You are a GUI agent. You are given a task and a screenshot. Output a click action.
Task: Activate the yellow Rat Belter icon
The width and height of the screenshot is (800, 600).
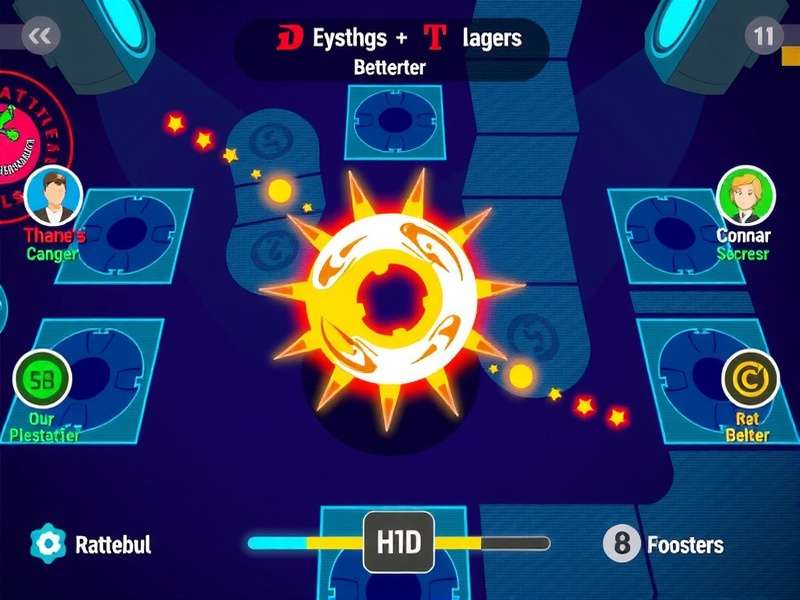(x=750, y=379)
